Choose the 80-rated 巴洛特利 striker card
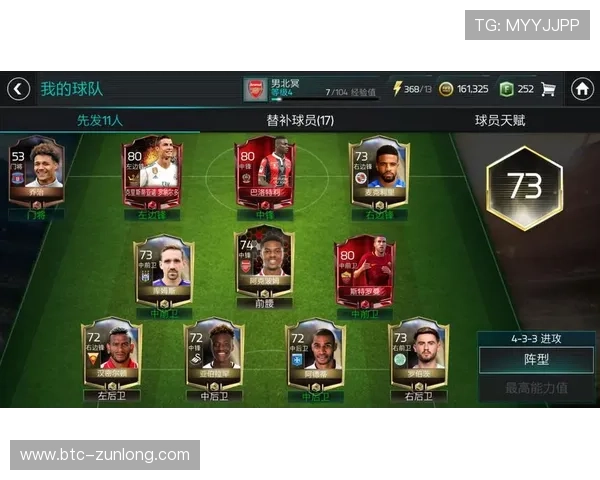 pos(264,173)
